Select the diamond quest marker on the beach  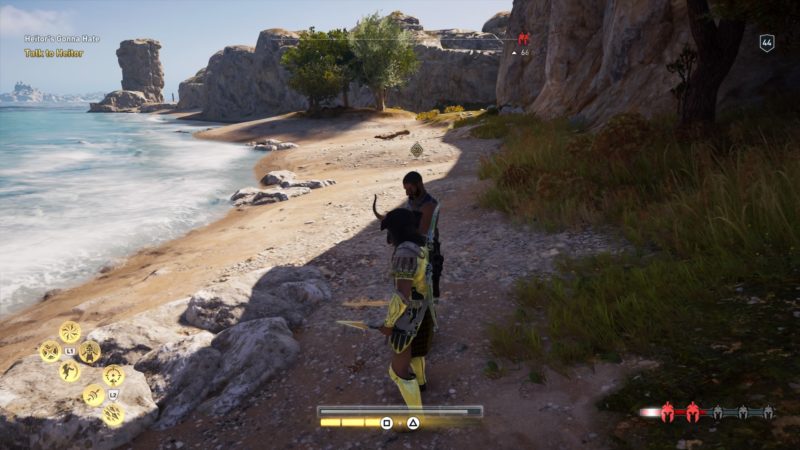coord(416,149)
